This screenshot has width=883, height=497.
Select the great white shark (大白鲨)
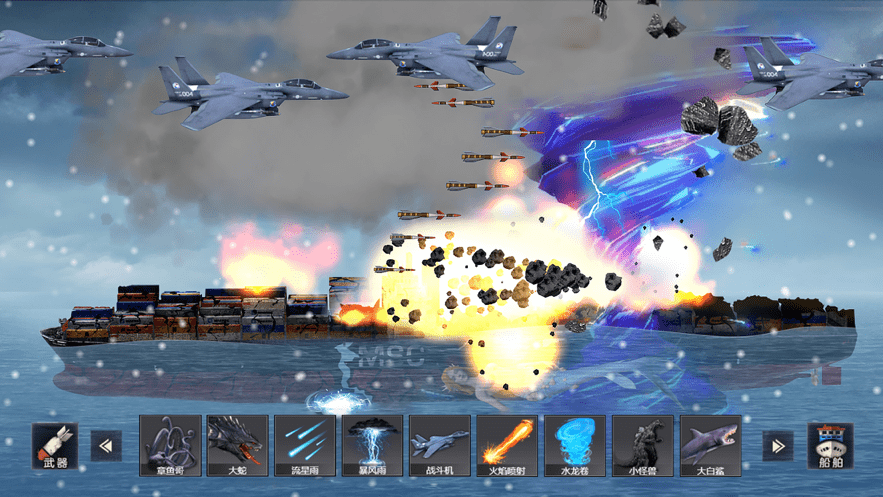click(710, 445)
